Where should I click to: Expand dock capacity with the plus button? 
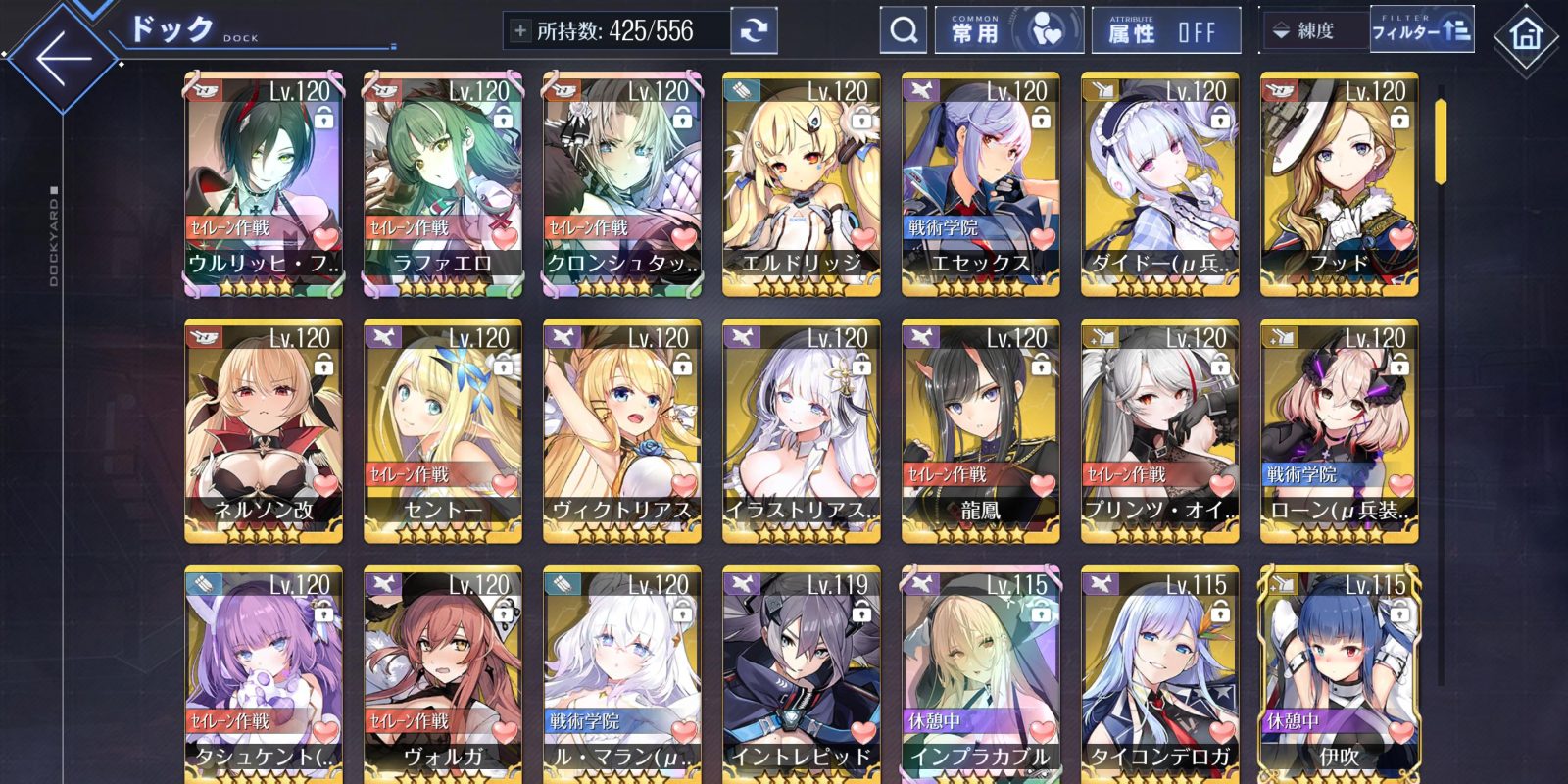click(x=519, y=31)
